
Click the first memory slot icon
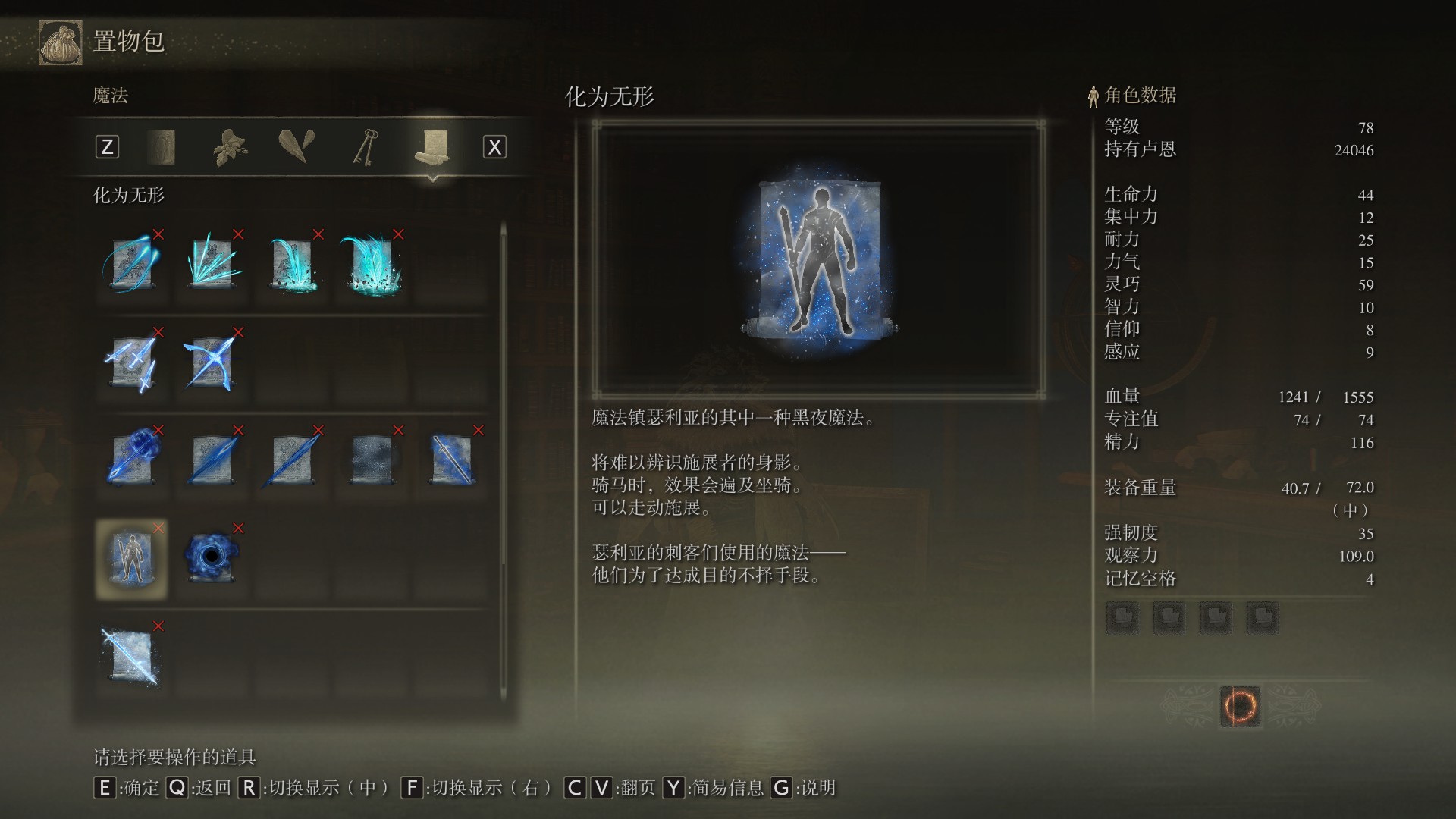[1122, 617]
